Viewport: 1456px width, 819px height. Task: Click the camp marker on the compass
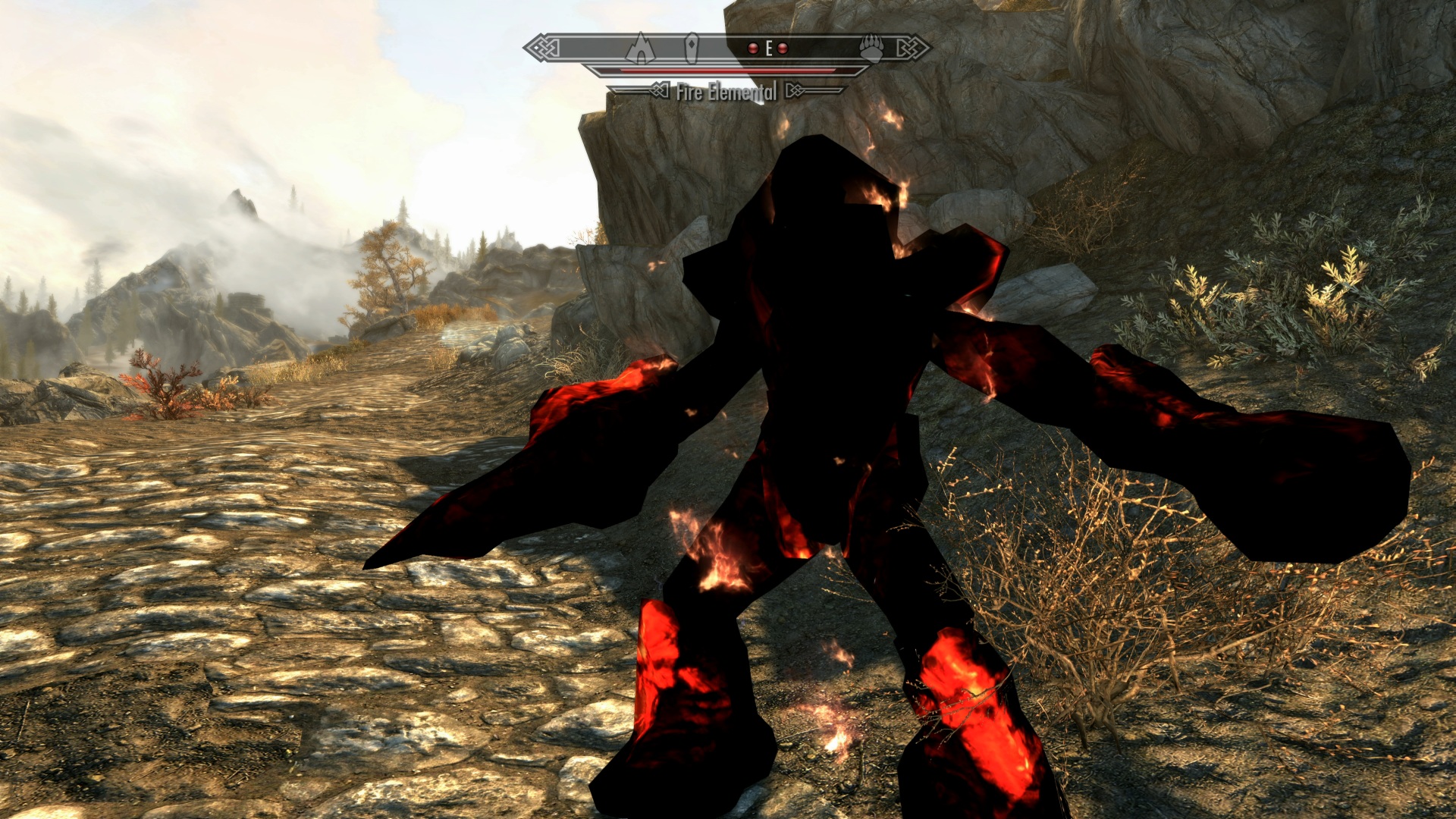[640, 49]
